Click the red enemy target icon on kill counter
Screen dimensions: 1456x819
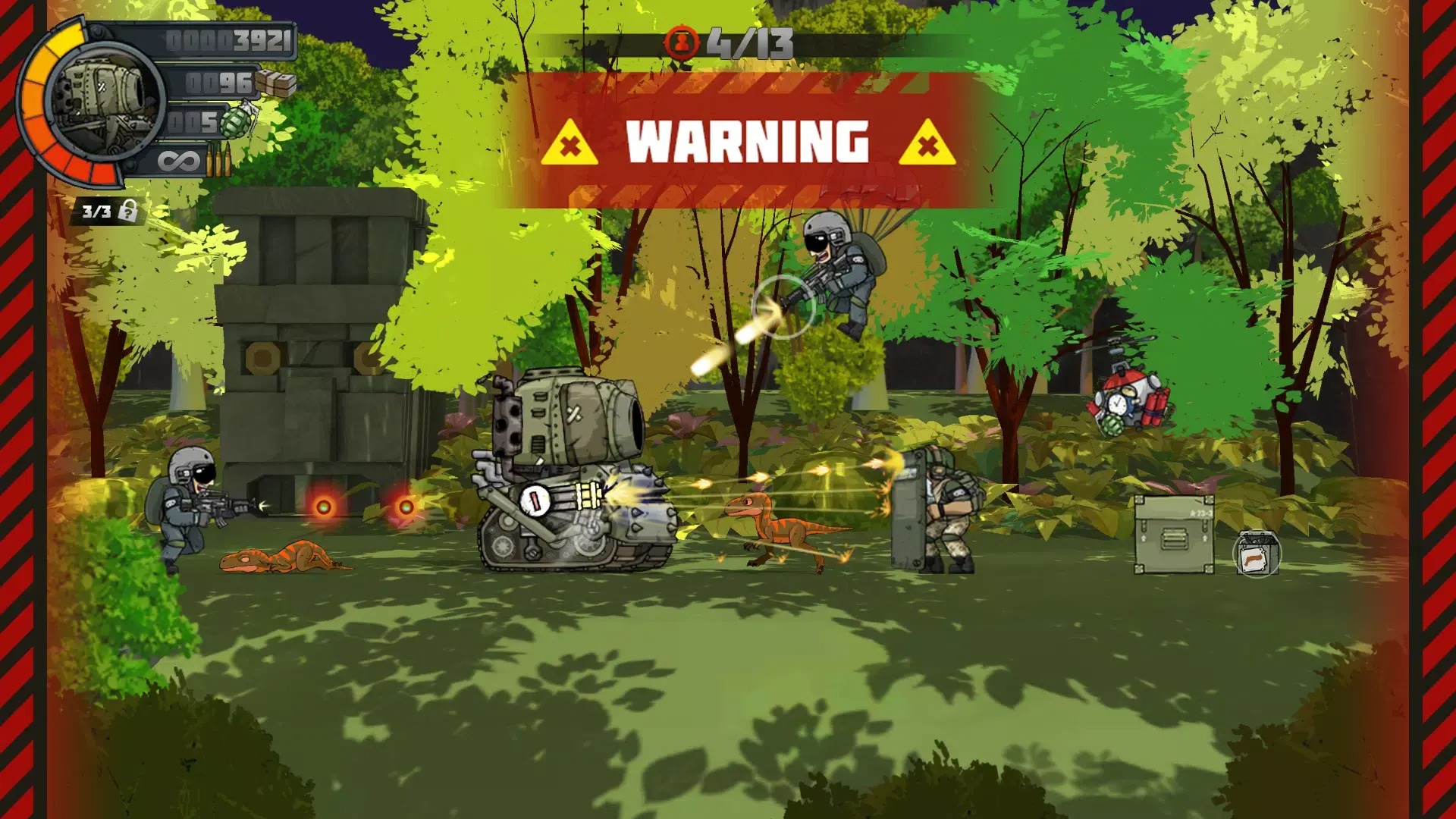point(682,43)
